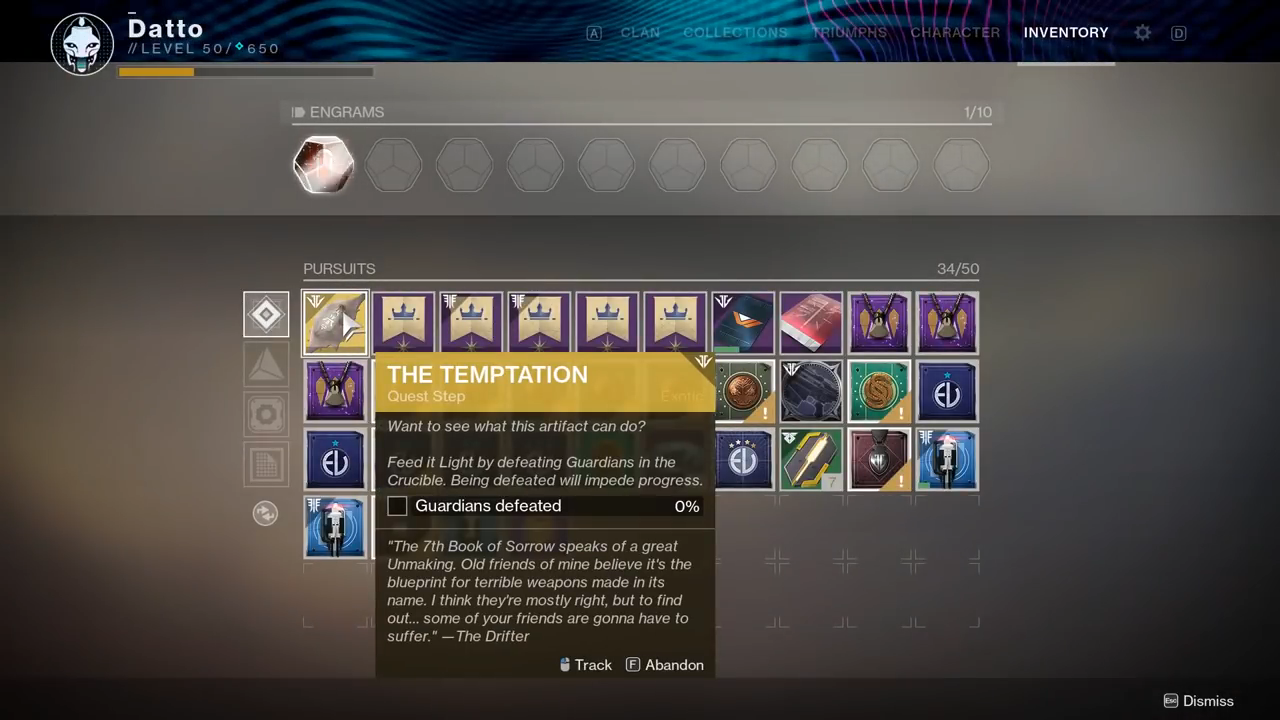Select the engram in the first engram slot
Image resolution: width=1280 pixels, height=720 pixels.
[324, 164]
